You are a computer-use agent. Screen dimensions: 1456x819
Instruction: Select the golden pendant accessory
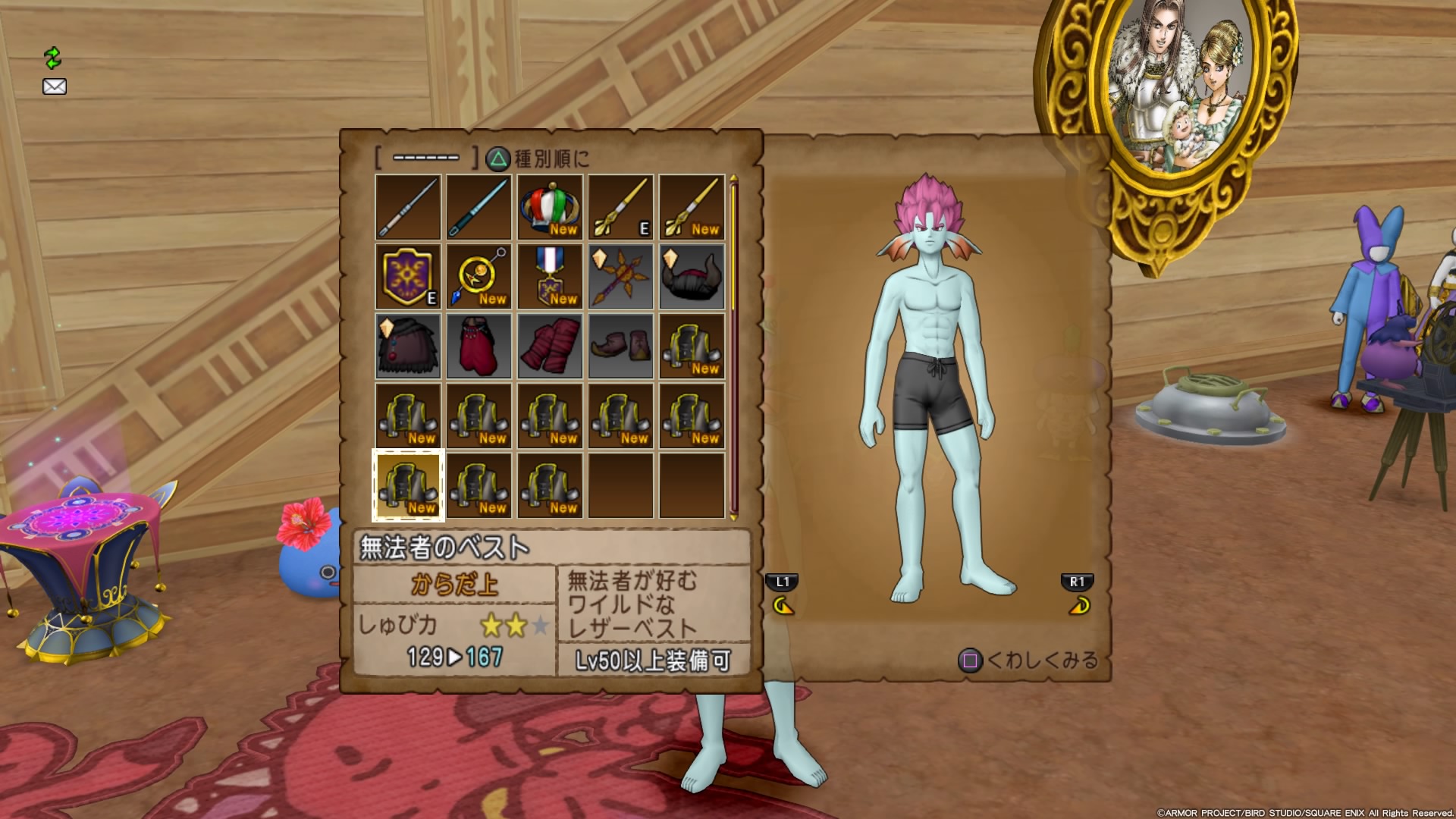(x=479, y=277)
